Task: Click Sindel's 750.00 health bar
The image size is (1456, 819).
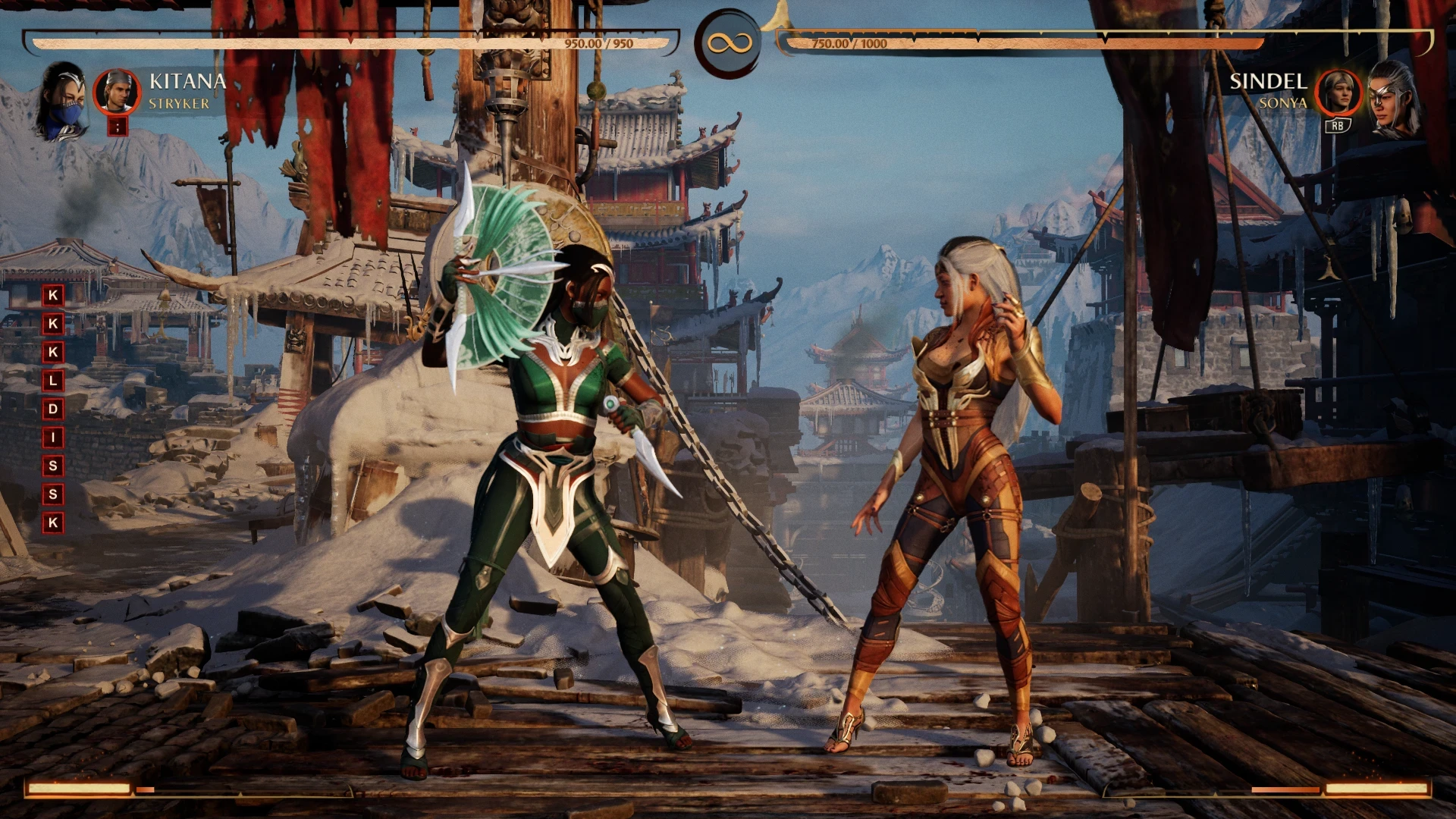Action: click(x=1024, y=43)
